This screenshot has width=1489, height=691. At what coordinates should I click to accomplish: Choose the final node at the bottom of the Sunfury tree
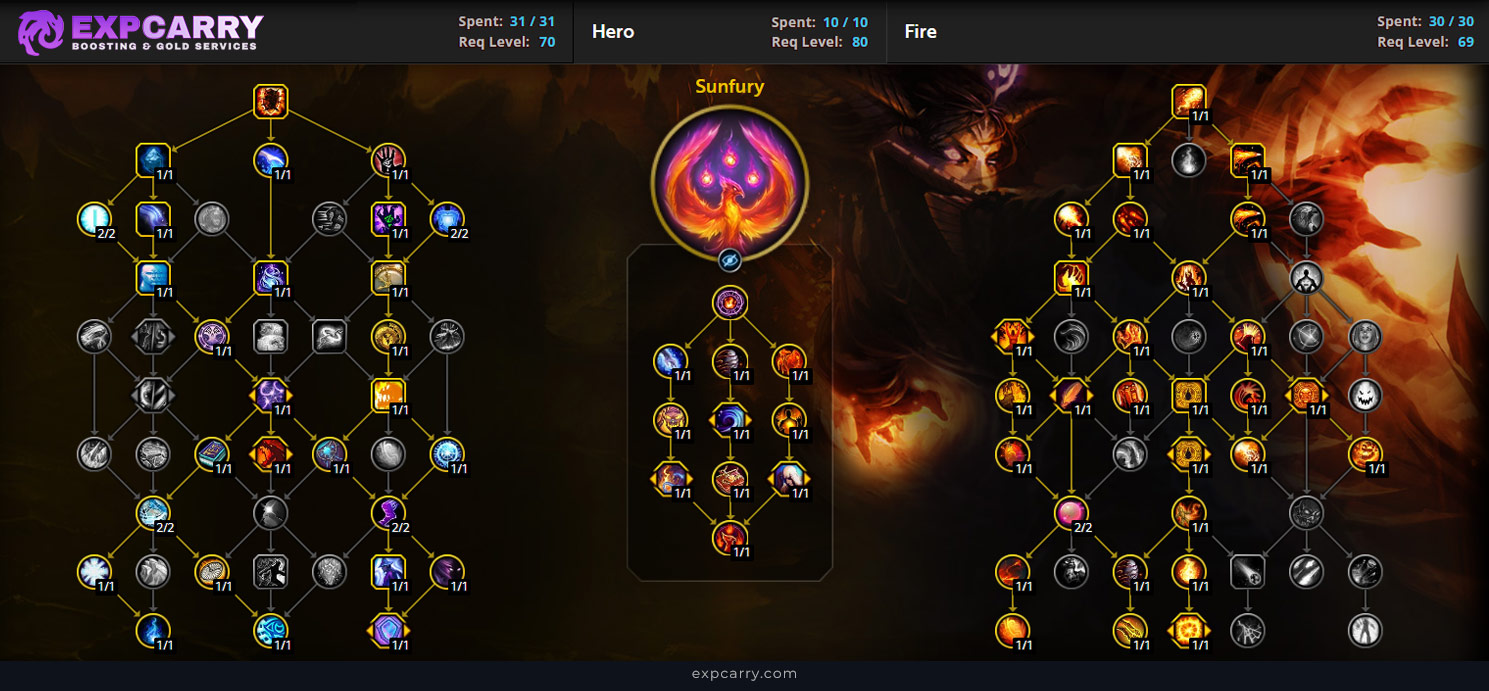(730, 538)
